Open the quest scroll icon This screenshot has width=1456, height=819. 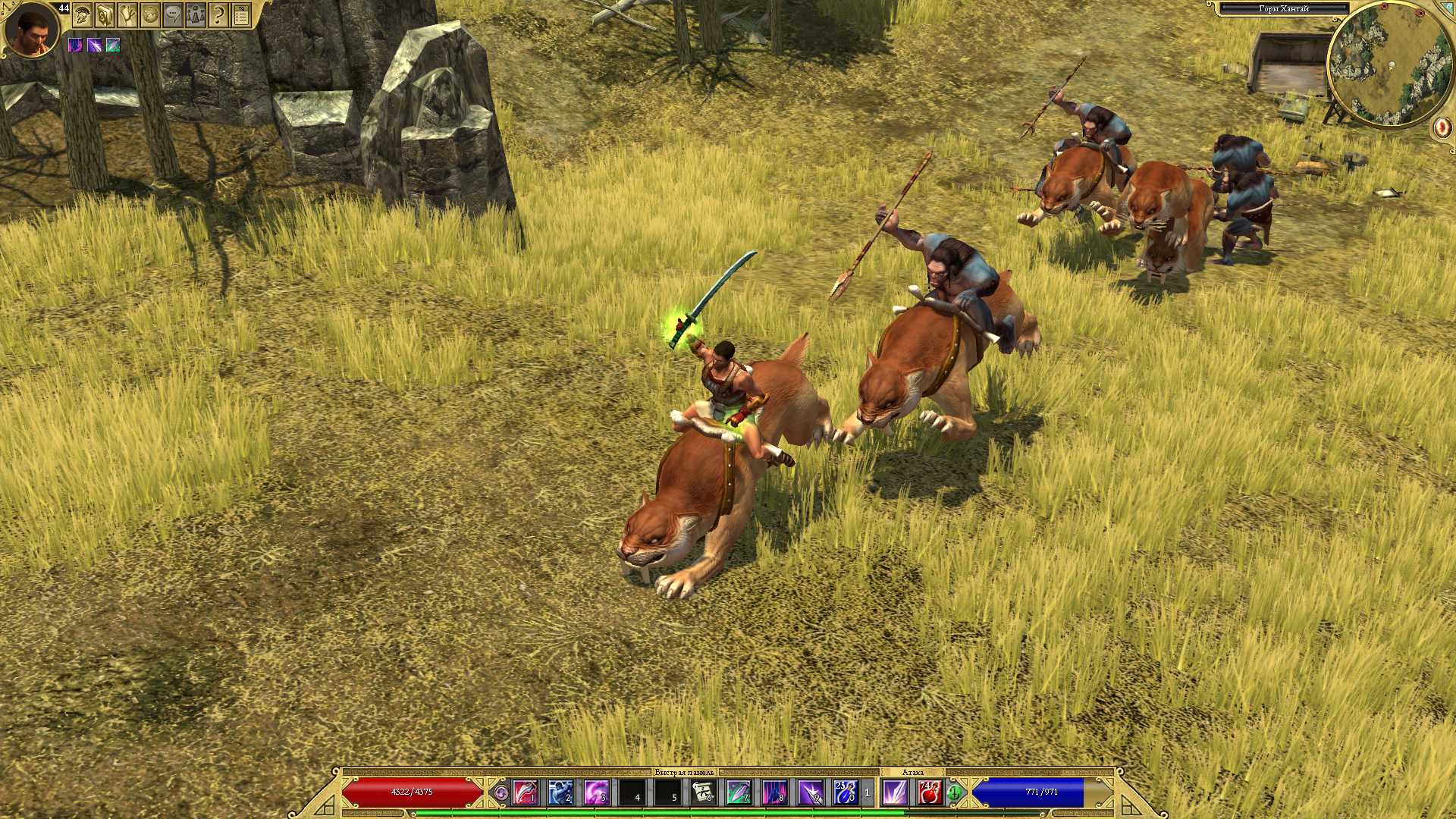[x=127, y=14]
